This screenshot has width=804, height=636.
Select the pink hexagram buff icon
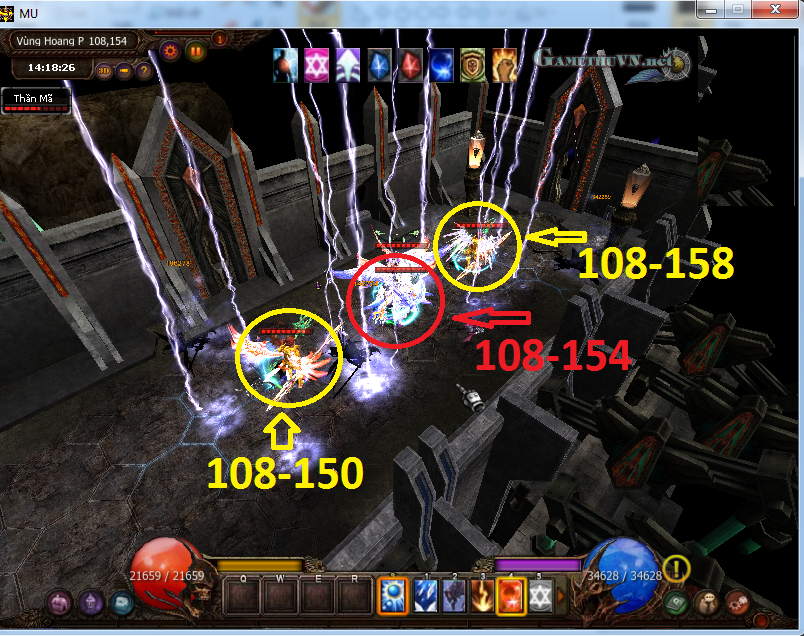click(317, 63)
